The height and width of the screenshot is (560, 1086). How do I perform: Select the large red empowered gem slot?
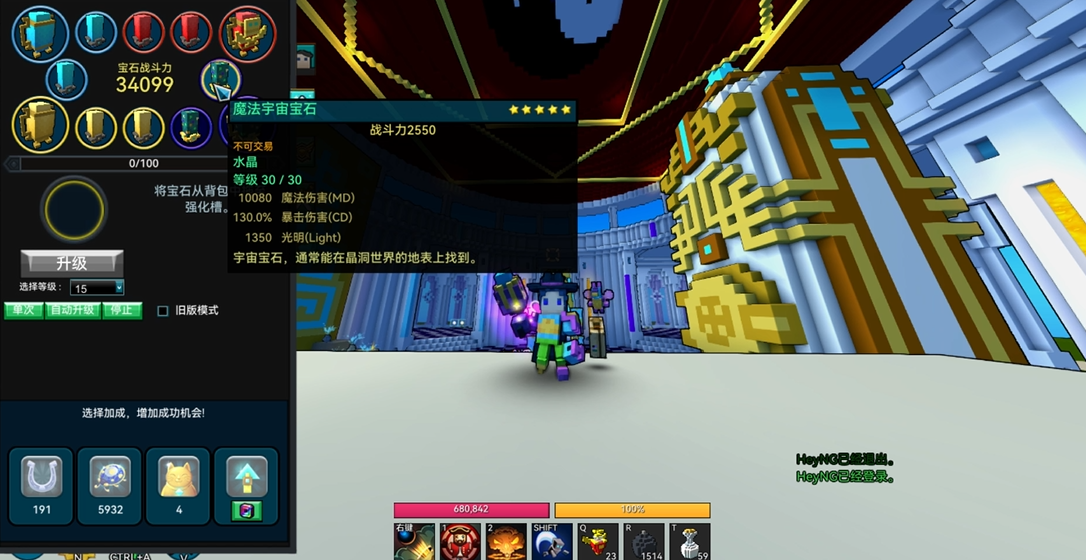tap(247, 32)
